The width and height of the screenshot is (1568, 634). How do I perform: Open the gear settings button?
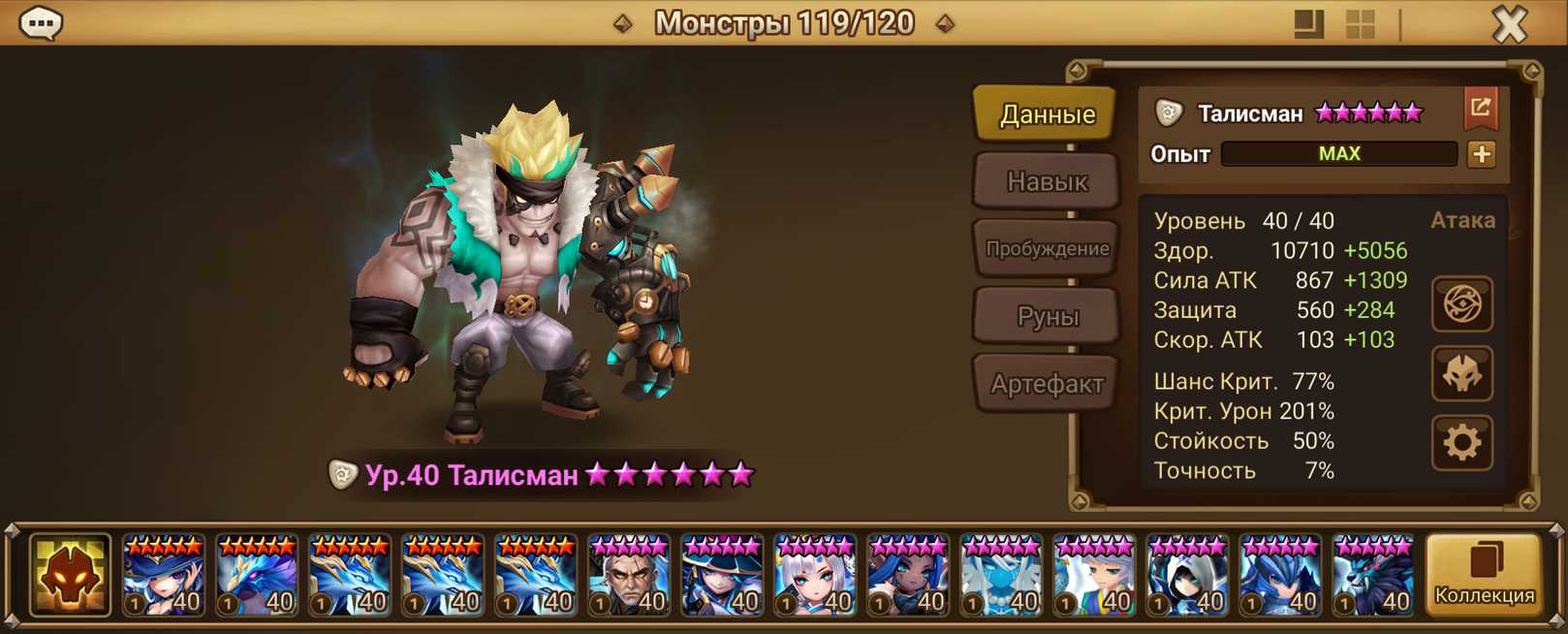[1461, 443]
